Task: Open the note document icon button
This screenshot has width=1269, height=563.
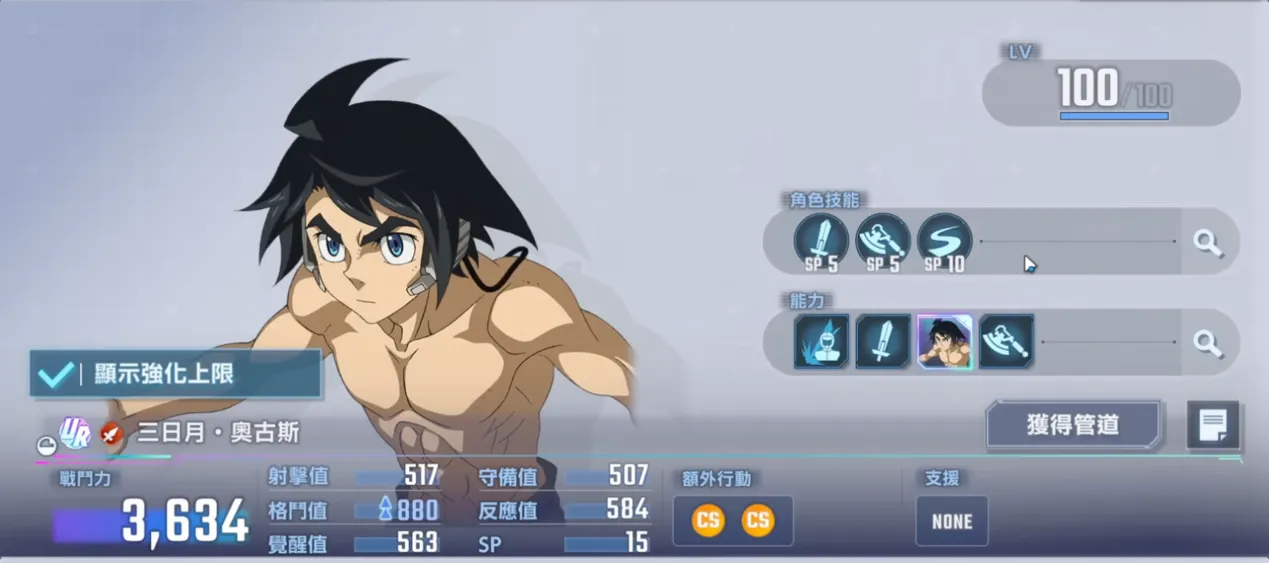Action: [1213, 426]
